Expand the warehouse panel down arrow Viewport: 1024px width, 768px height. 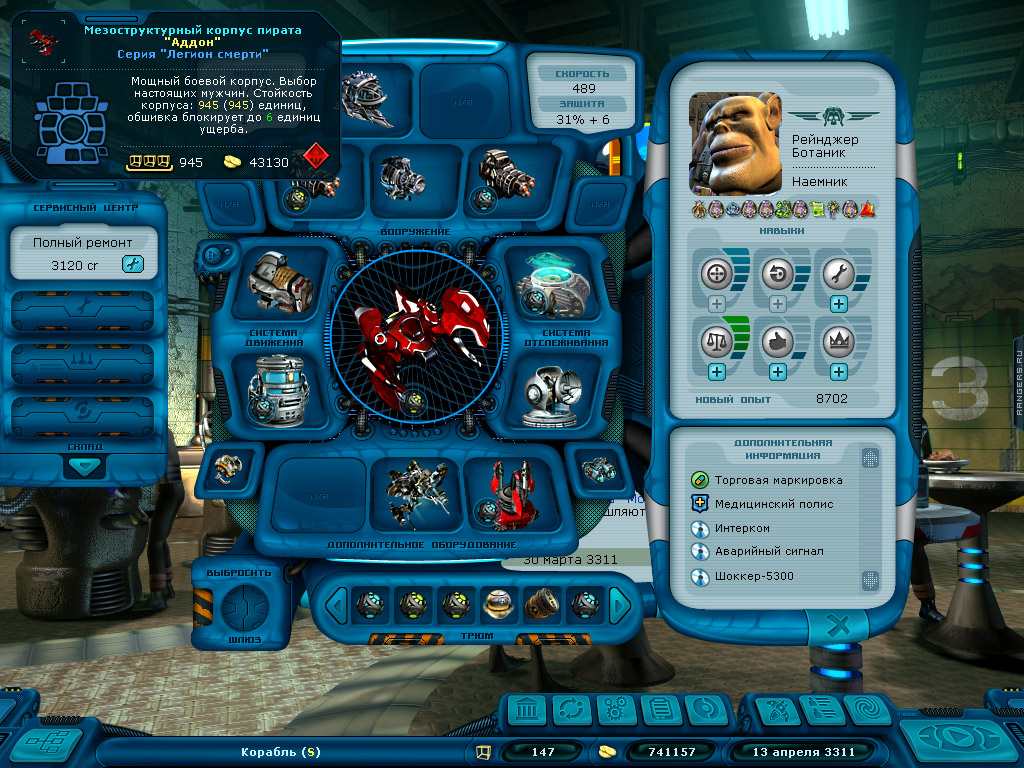click(x=84, y=466)
